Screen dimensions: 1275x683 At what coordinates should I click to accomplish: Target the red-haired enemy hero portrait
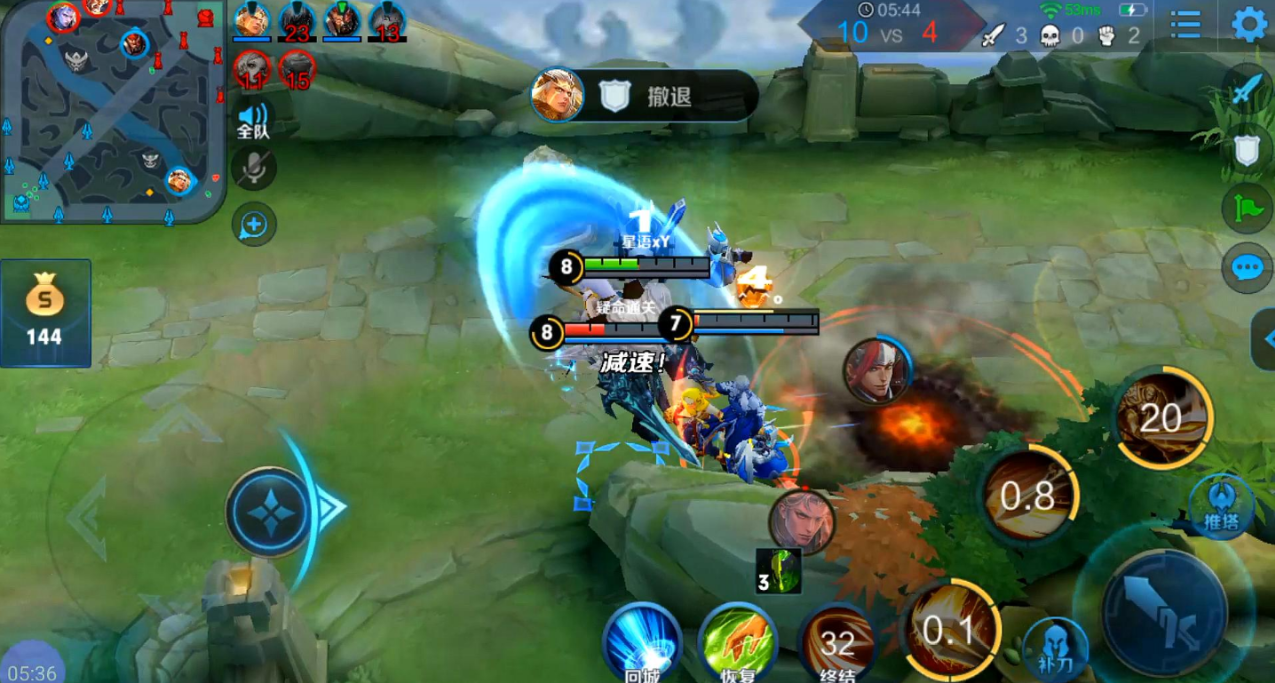tap(876, 370)
